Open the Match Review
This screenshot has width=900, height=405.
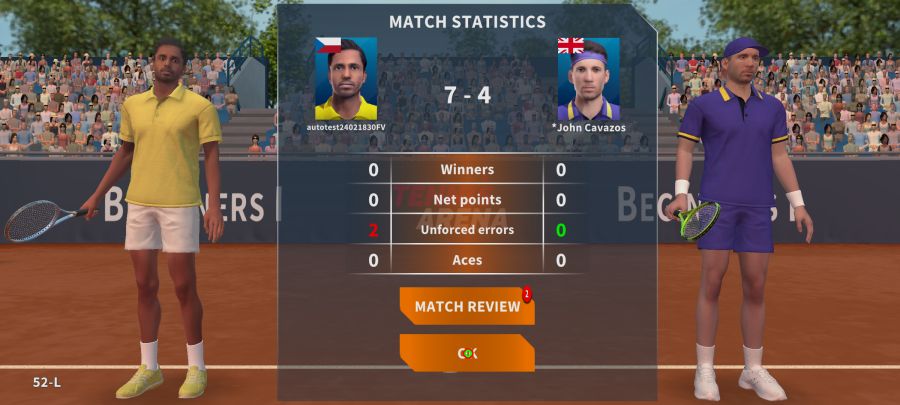[466, 306]
